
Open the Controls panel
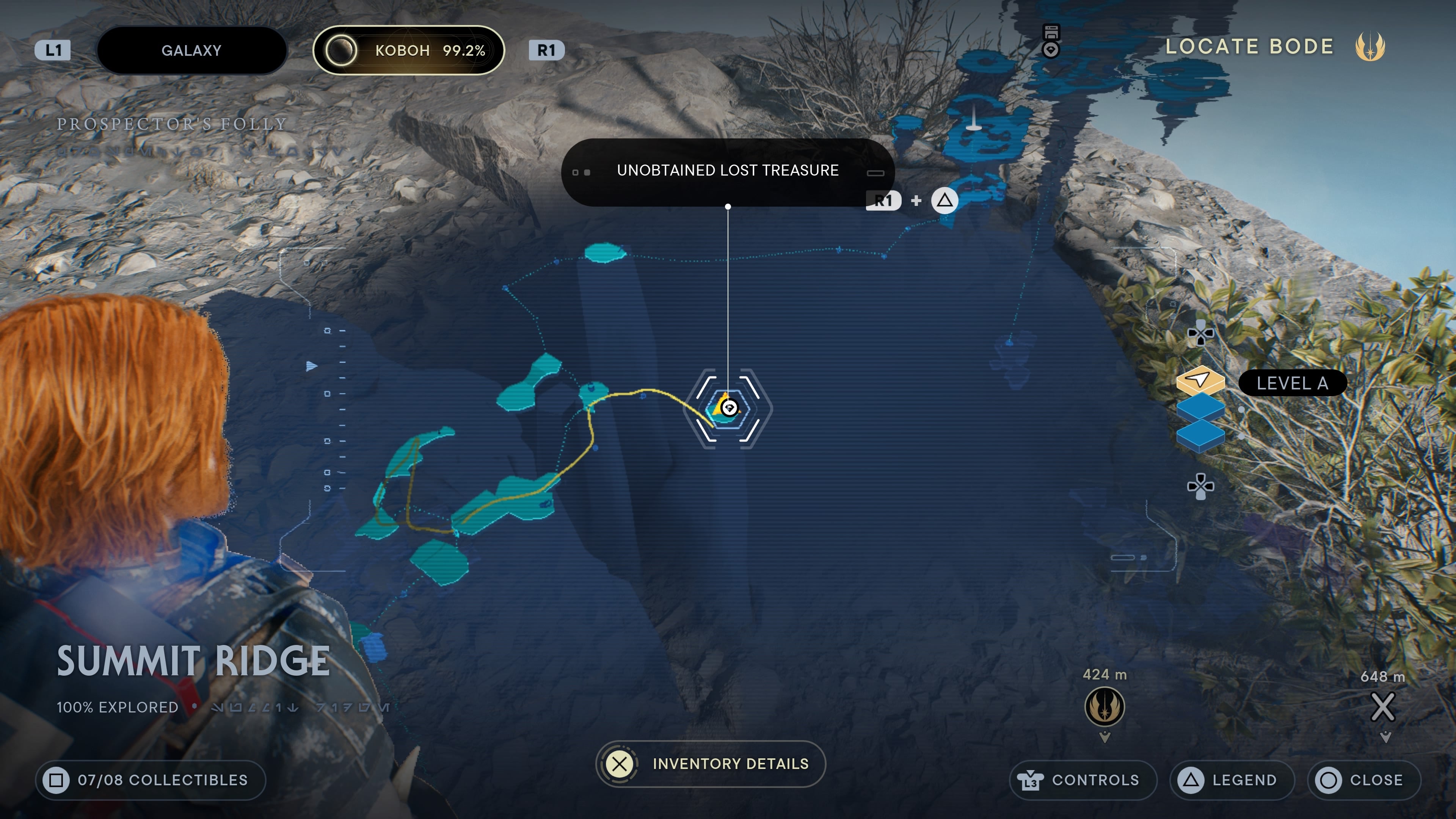1083,780
